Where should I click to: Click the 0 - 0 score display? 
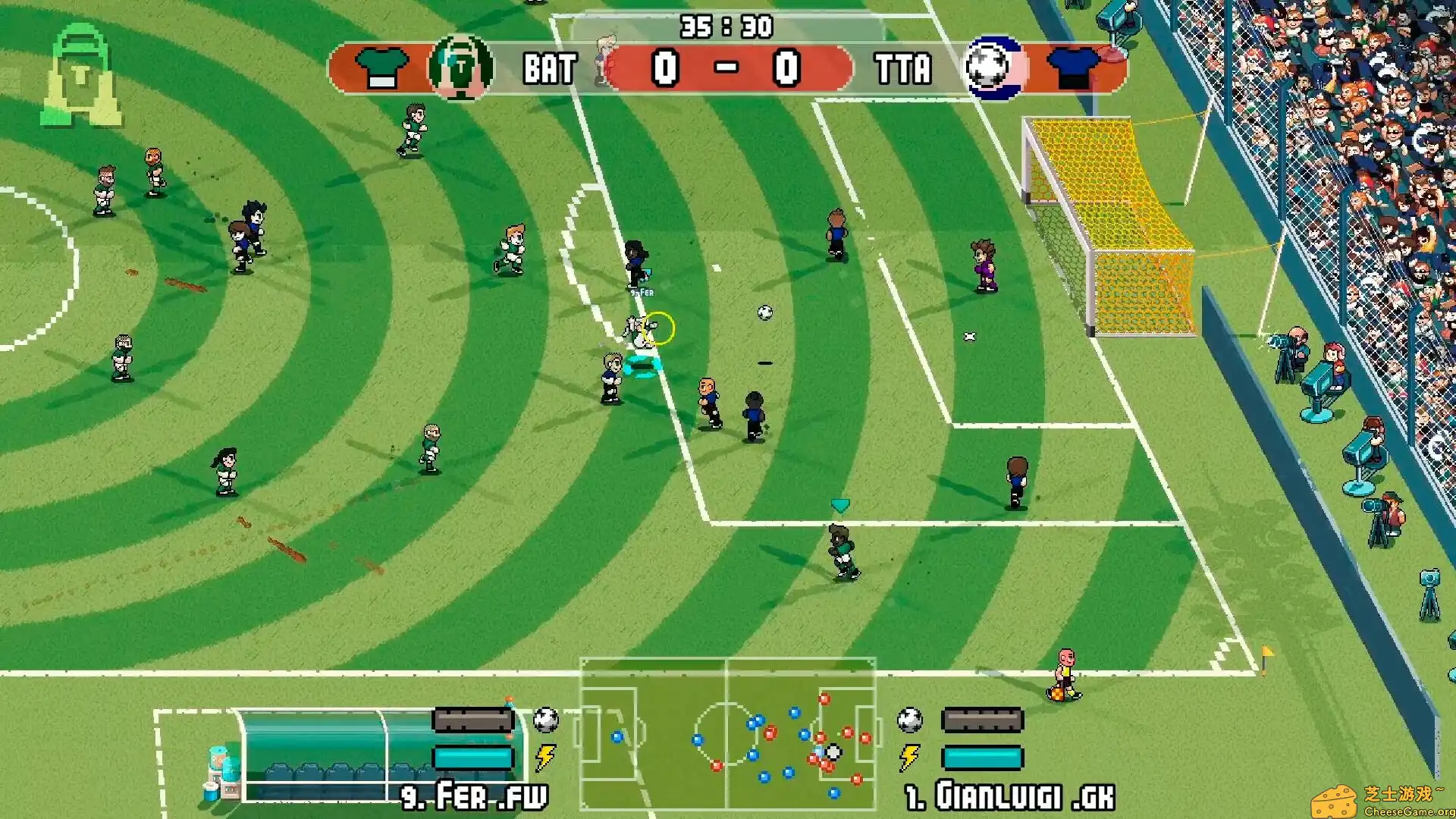(726, 68)
